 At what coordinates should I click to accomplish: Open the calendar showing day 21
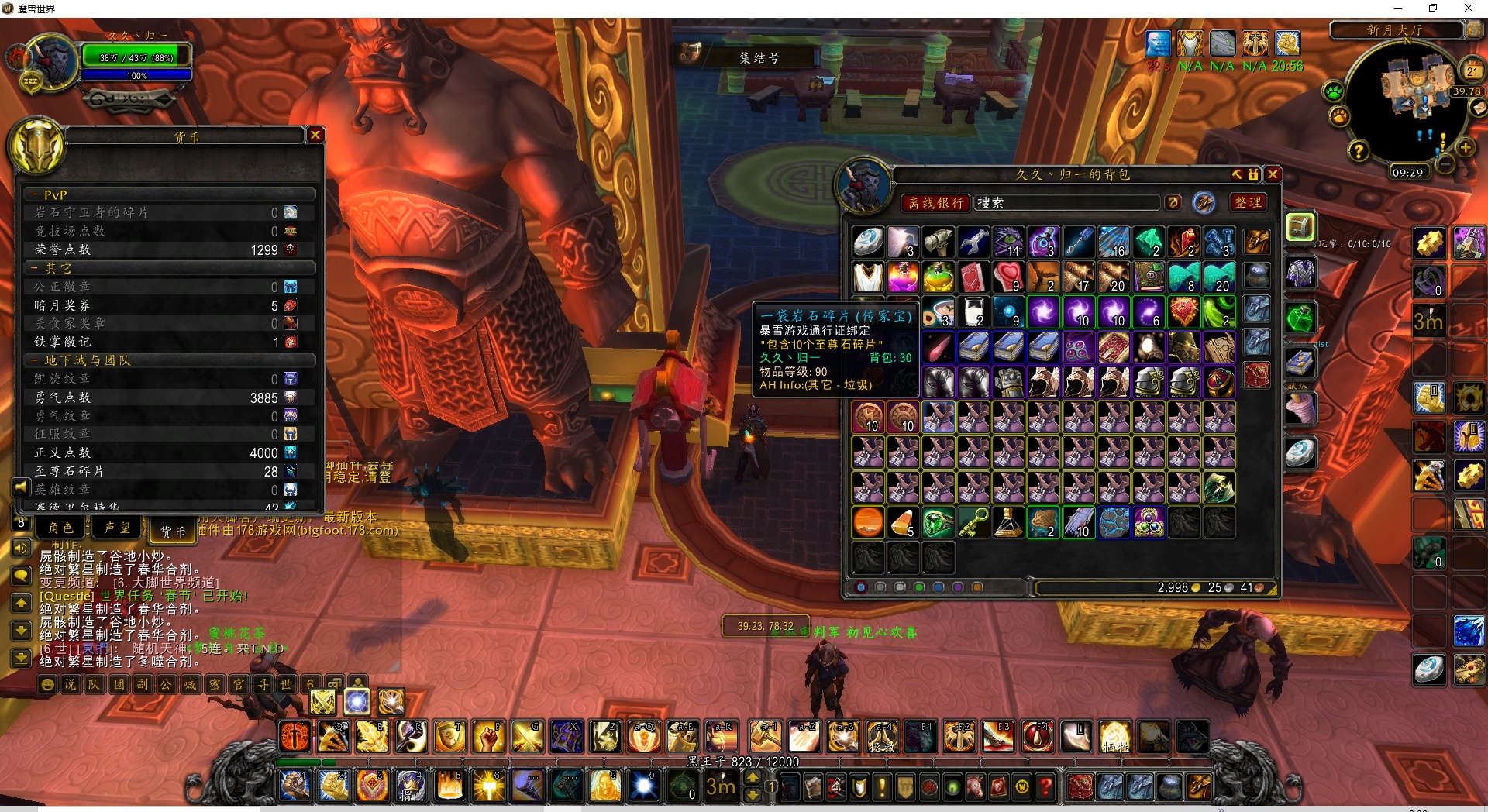coord(1472,71)
